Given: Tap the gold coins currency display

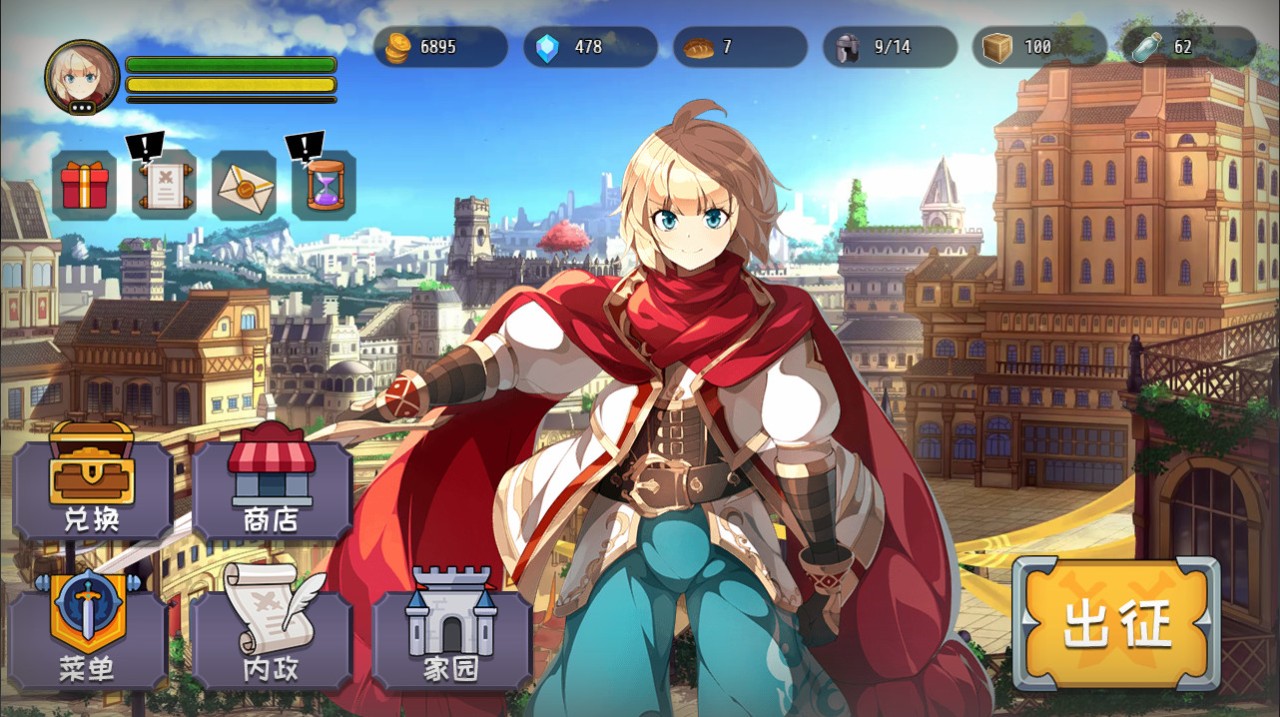Looking at the screenshot, I should coord(441,47).
